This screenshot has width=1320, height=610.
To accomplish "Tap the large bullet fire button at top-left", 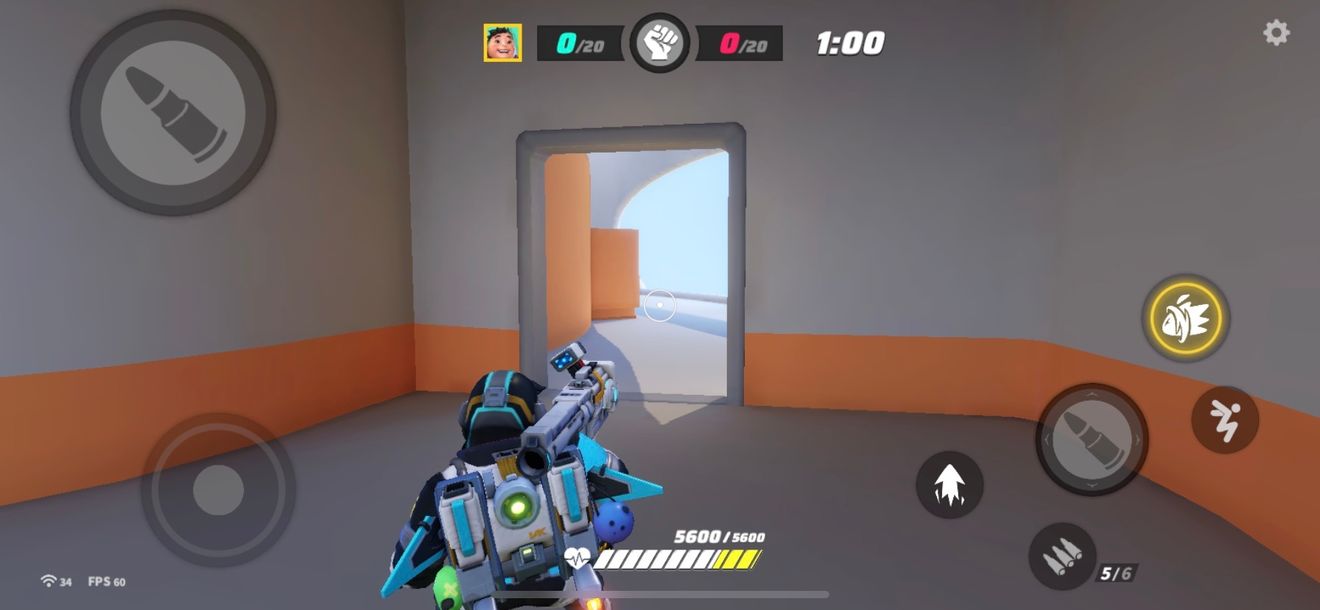I will tap(173, 112).
